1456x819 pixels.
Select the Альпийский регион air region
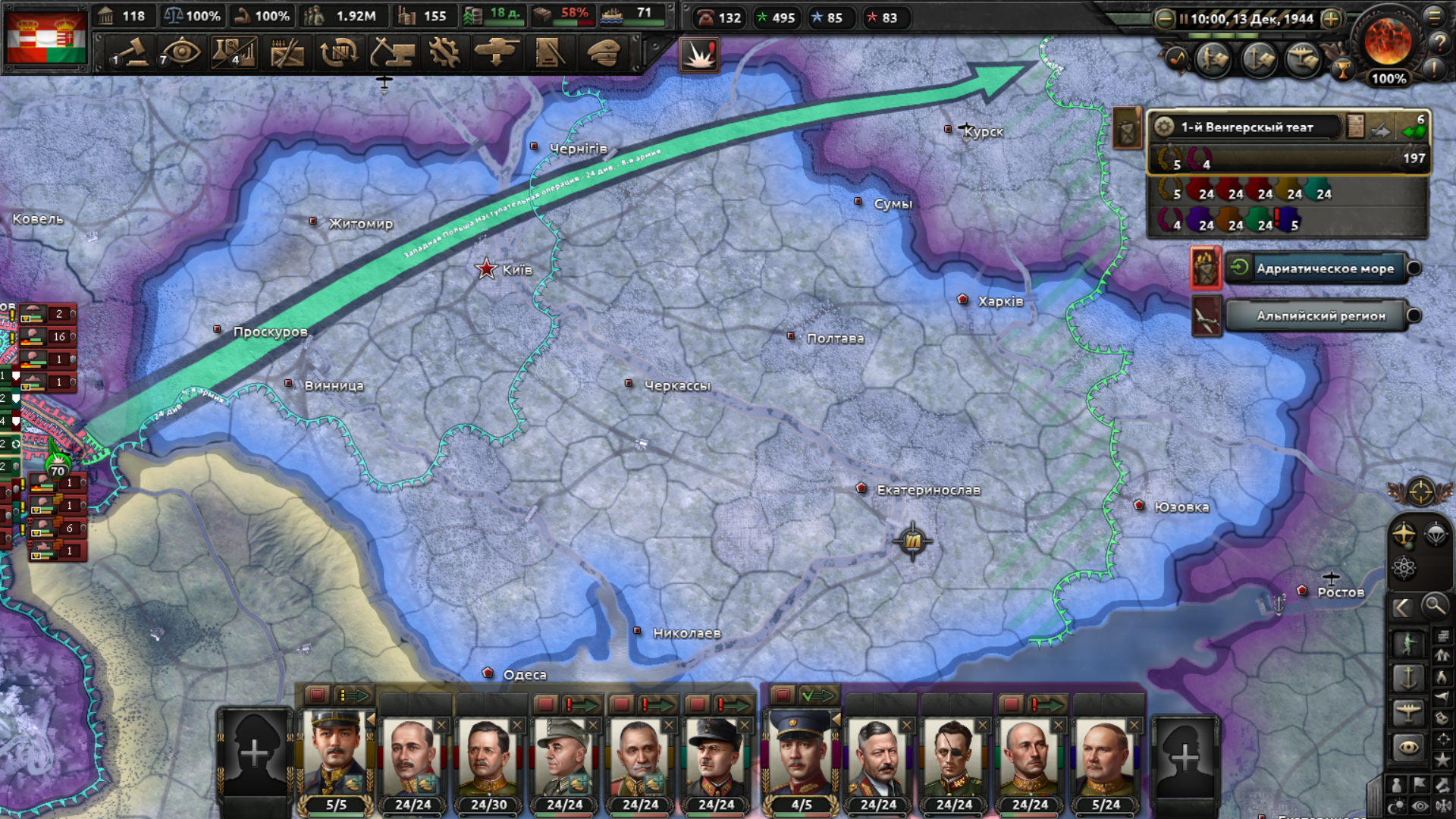1319,316
